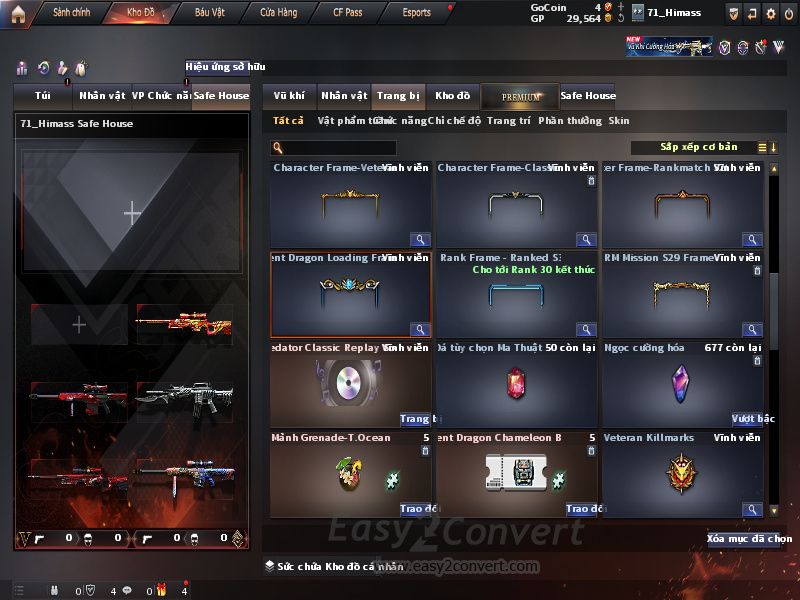The width and height of the screenshot is (800, 600).
Task: Switch to the Báu Vật tab
Action: point(209,13)
